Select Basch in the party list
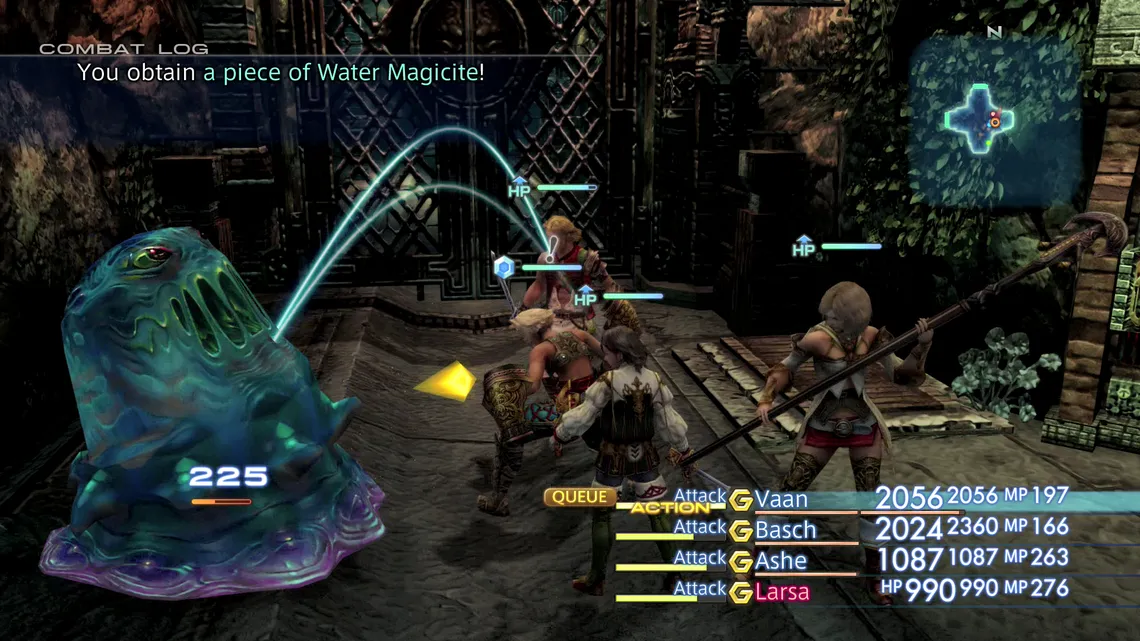Viewport: 1140px width, 641px height. pos(786,530)
